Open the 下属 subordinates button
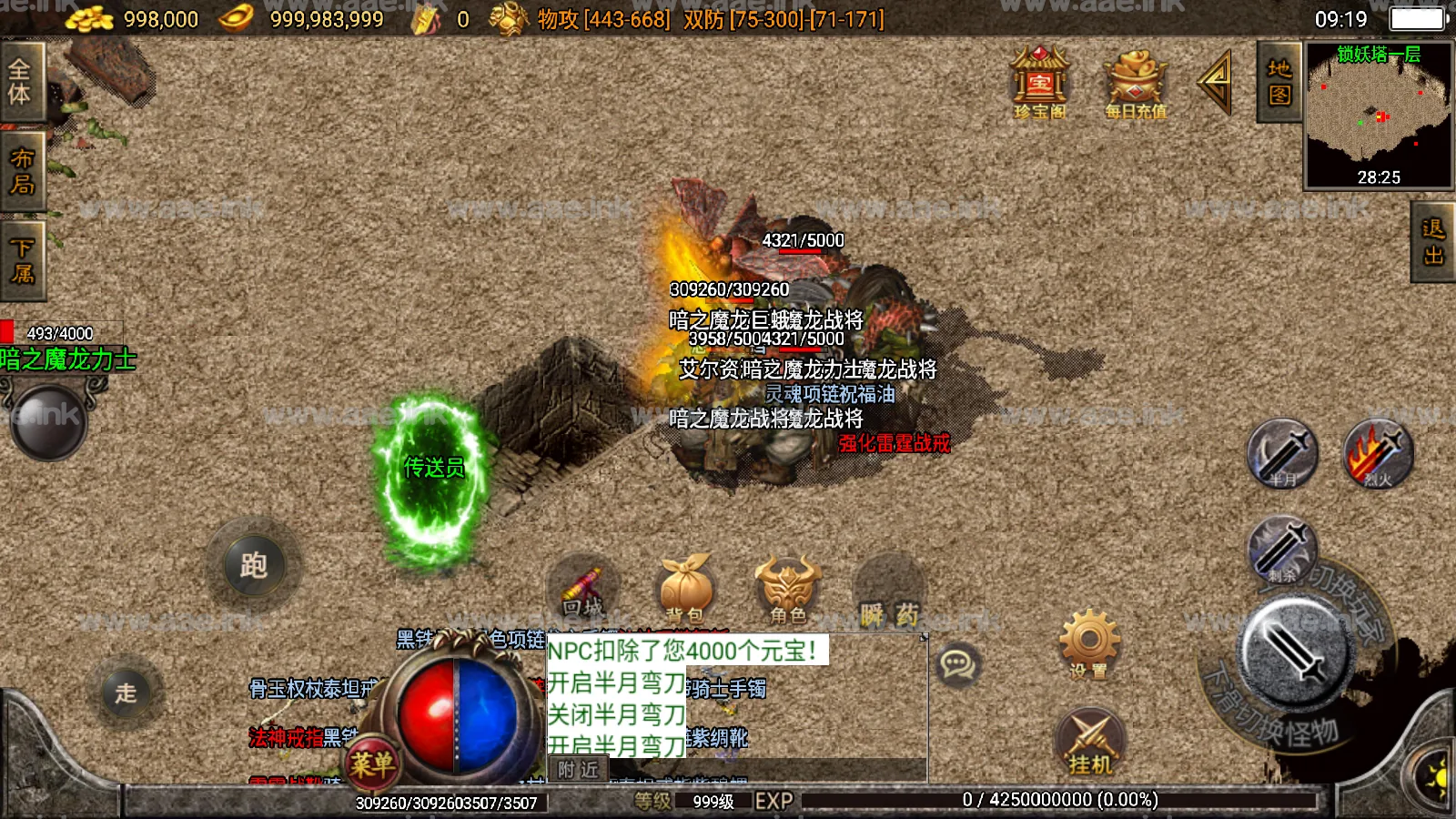 click(22, 261)
